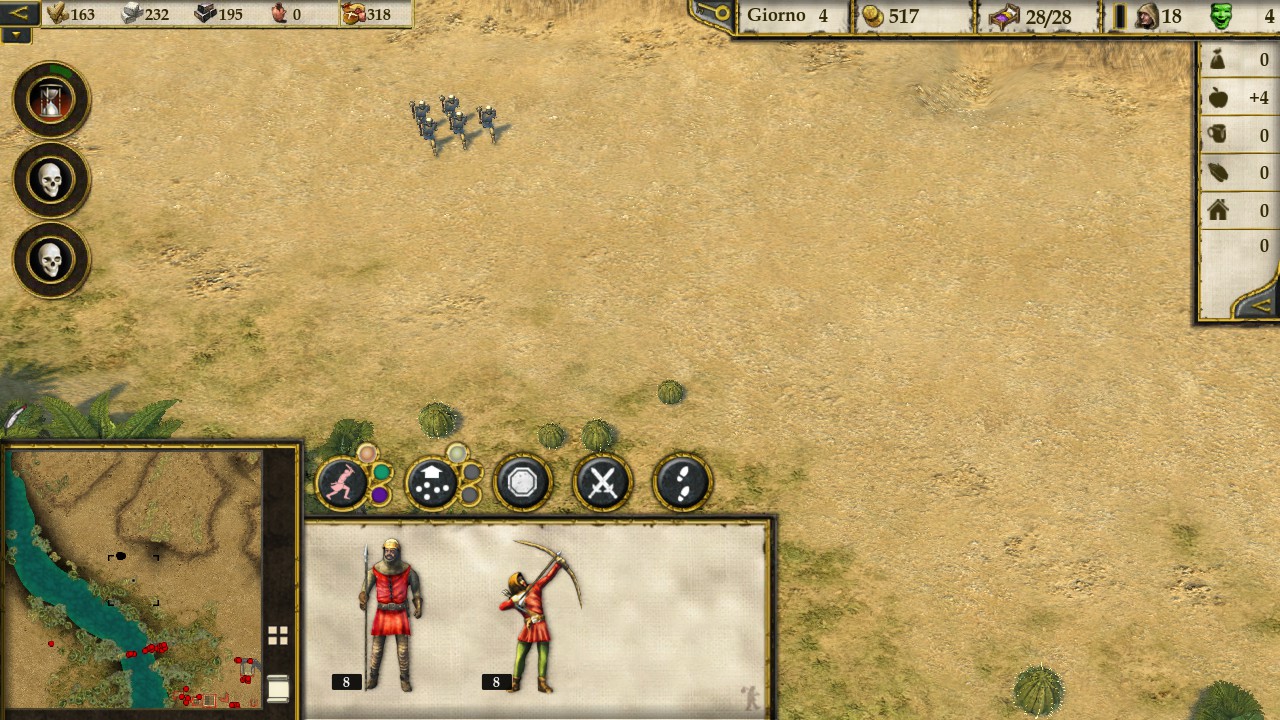Image resolution: width=1280 pixels, height=720 pixels.
Task: Click the faded figure icon in unit panel
Action: 750,697
